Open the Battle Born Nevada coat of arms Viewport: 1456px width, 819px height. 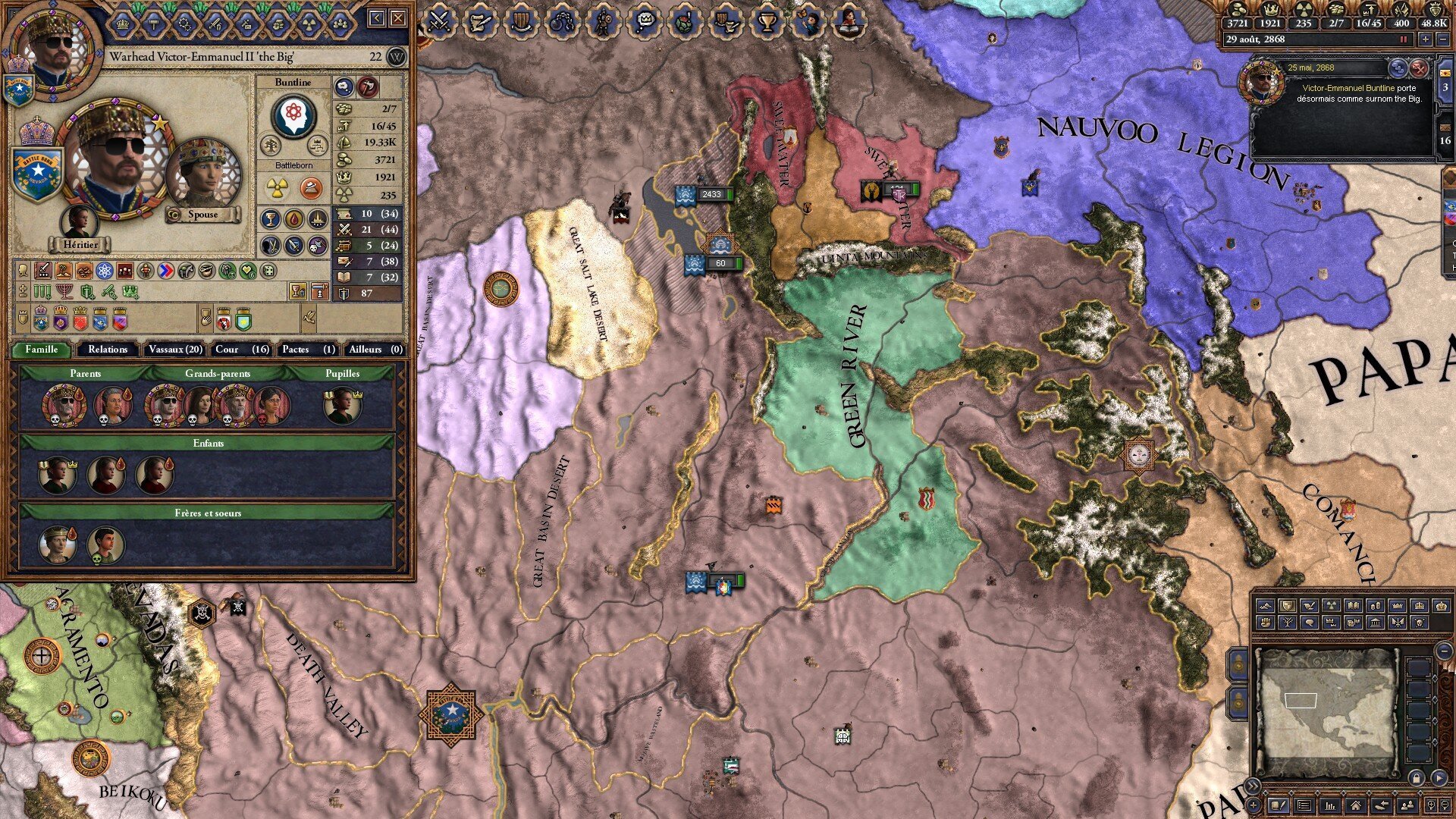click(36, 174)
